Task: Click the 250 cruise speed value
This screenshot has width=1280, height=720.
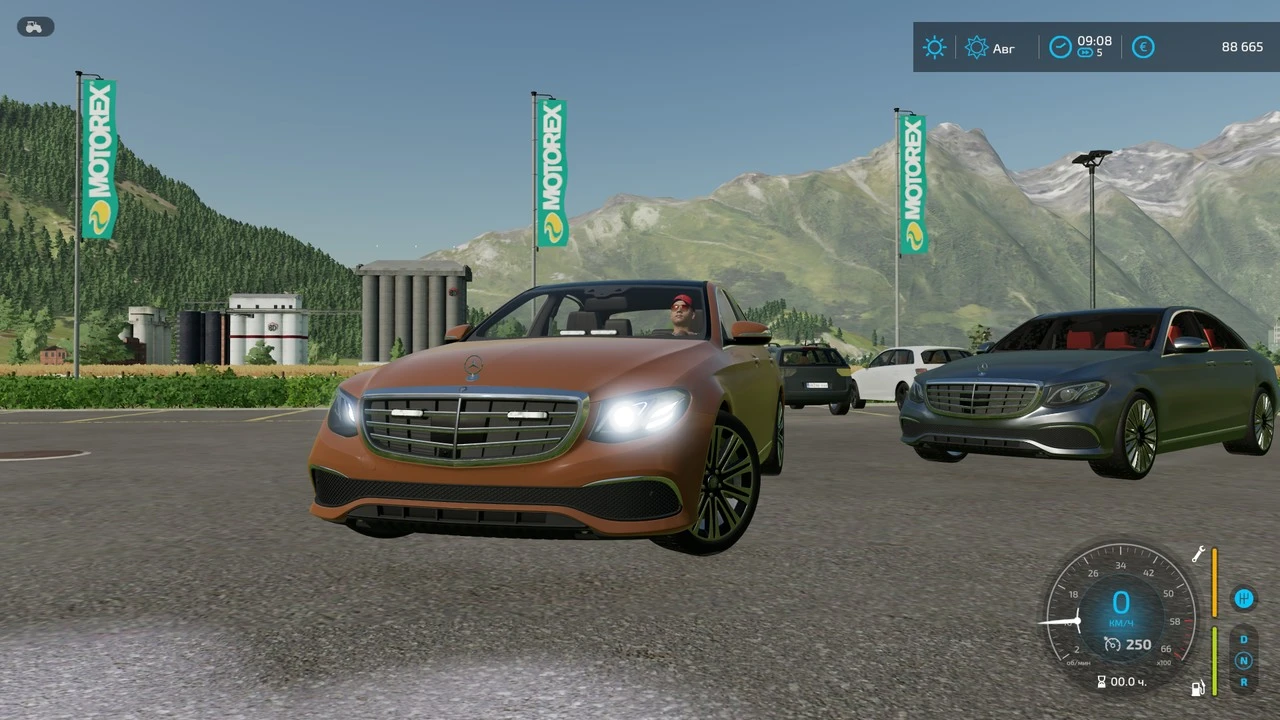Action: point(1141,645)
